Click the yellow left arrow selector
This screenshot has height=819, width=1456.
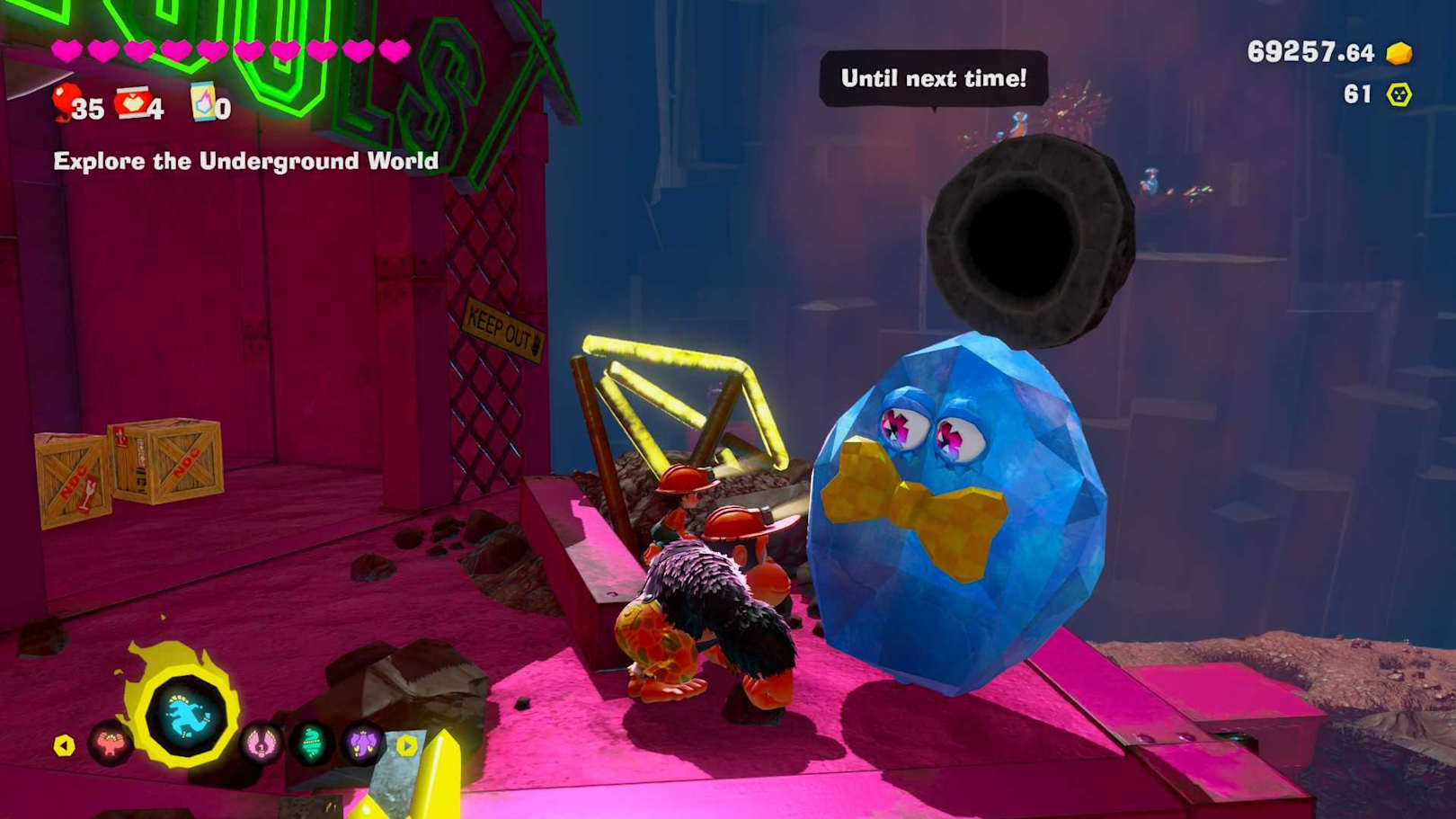tap(64, 745)
